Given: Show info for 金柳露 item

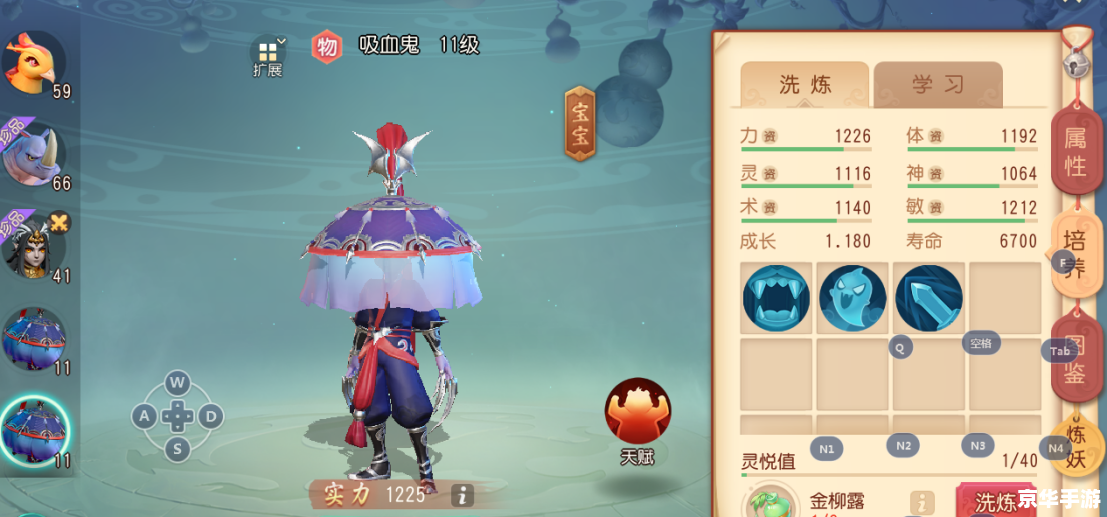Looking at the screenshot, I should click(x=920, y=503).
